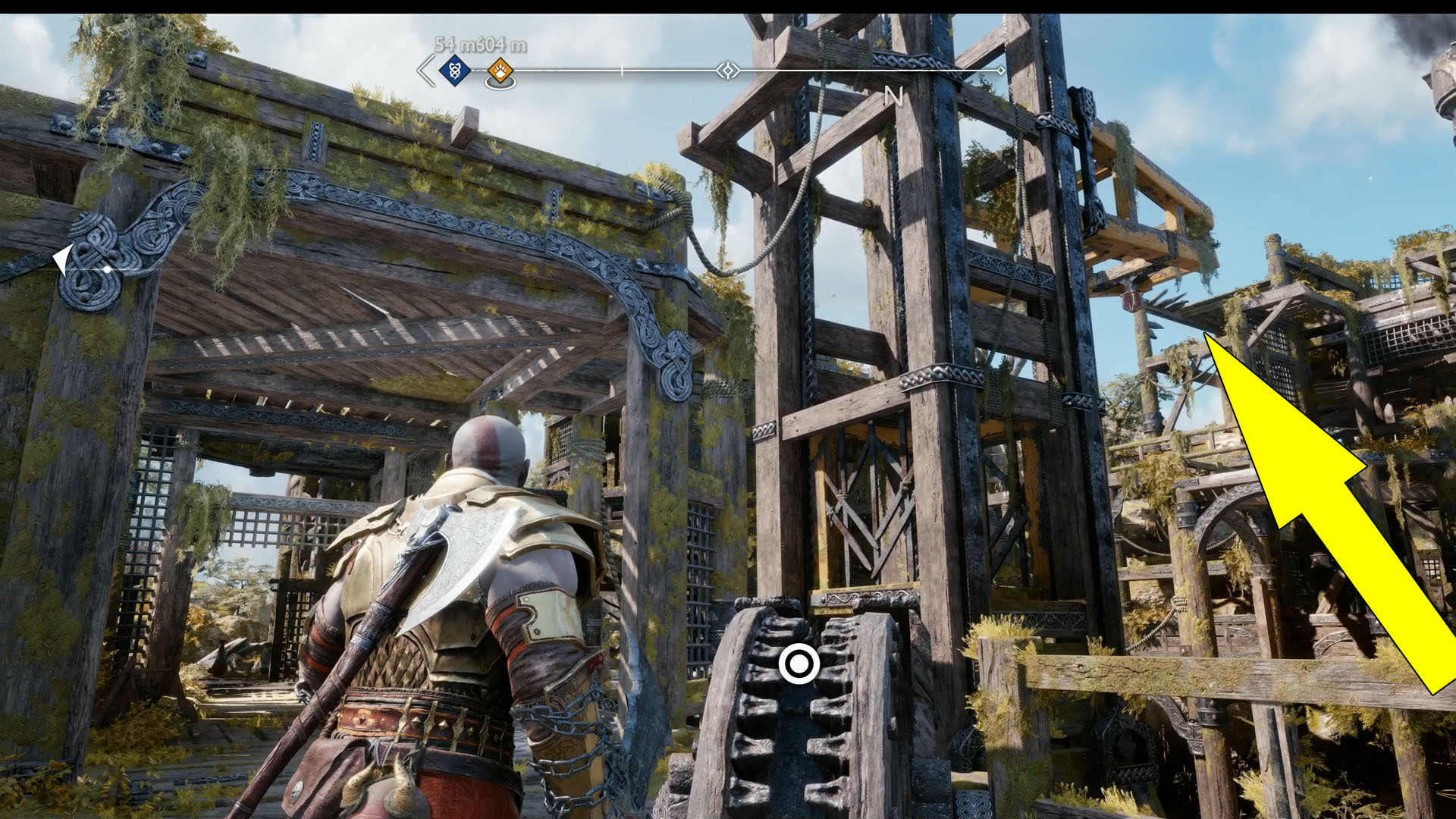Select the white navigation arrow marker on left edge
Image resolution: width=1456 pixels, height=819 pixels.
pyautogui.click(x=64, y=258)
